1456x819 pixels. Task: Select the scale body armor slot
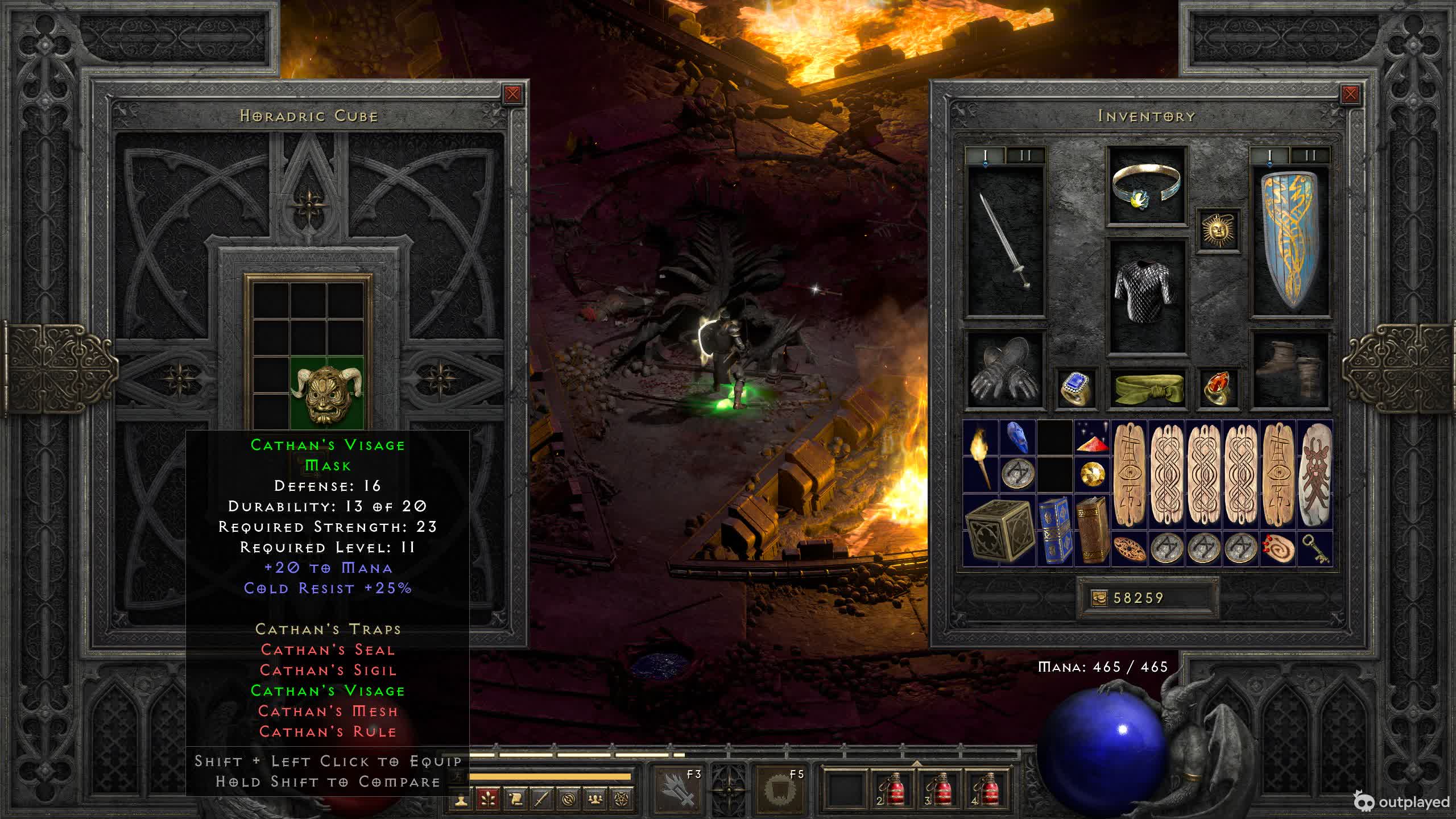click(1146, 296)
